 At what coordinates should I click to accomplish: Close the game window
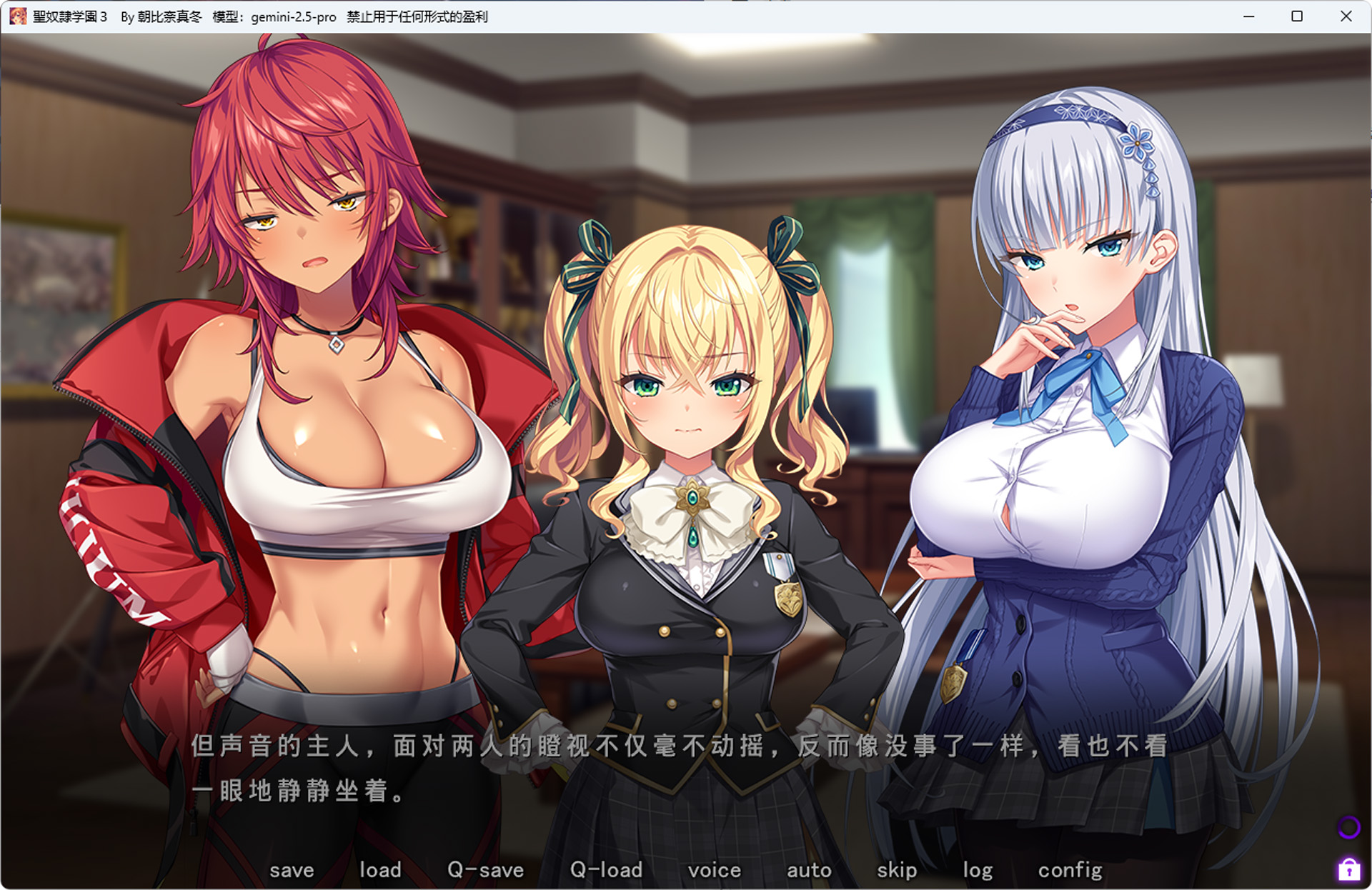pyautogui.click(x=1346, y=16)
